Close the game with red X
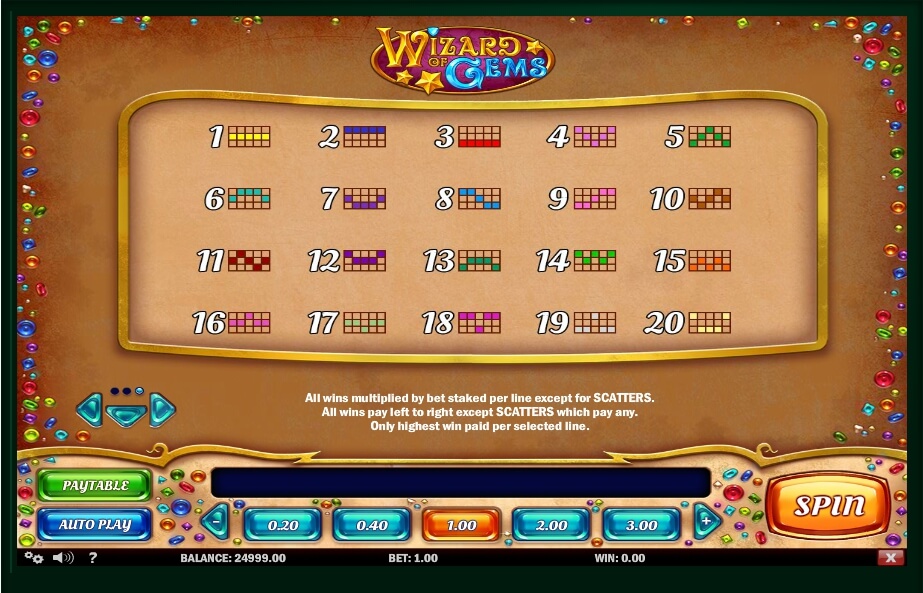The height and width of the screenshot is (593, 923). (x=889, y=558)
